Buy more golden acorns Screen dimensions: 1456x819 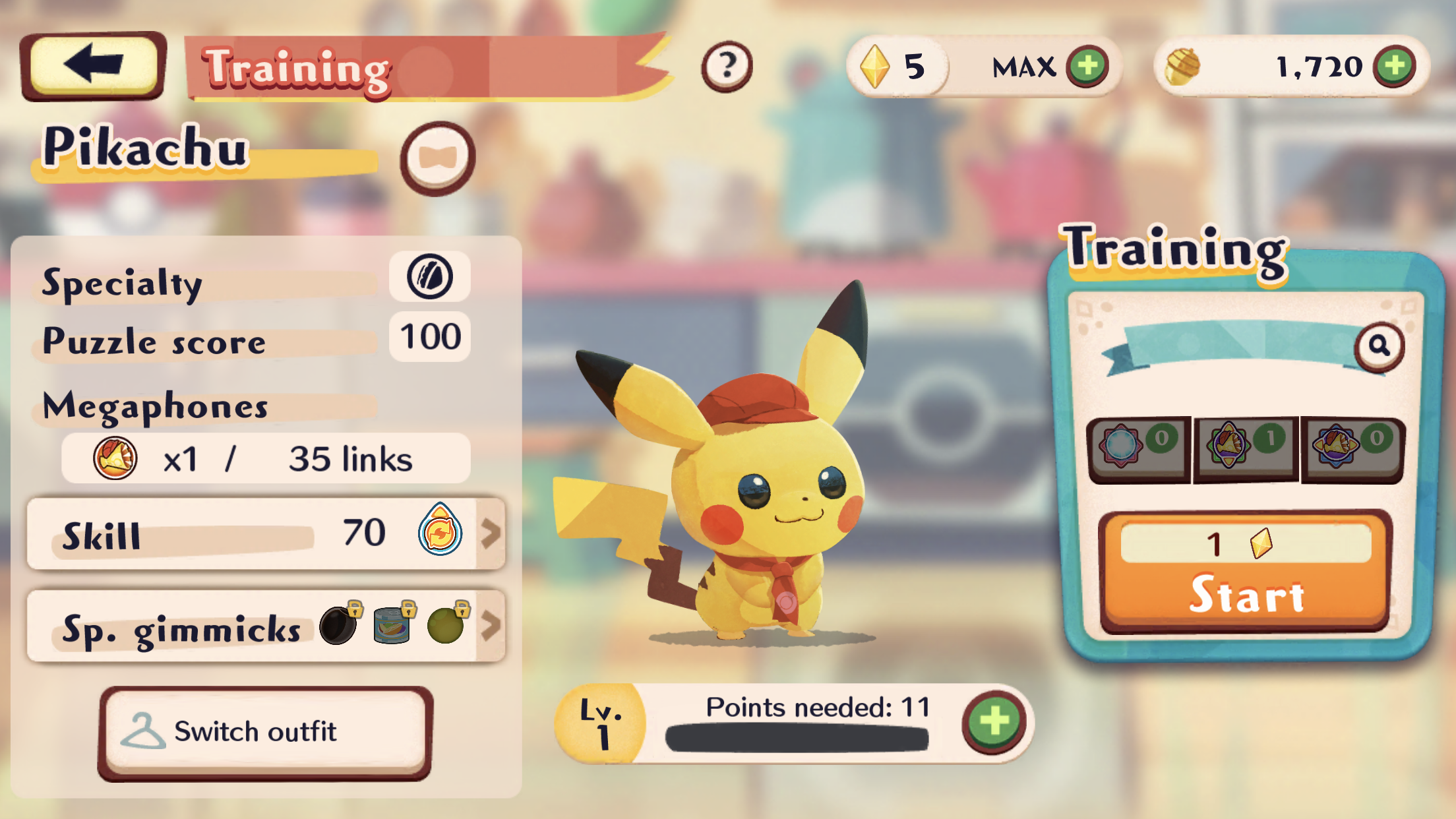tap(1394, 66)
